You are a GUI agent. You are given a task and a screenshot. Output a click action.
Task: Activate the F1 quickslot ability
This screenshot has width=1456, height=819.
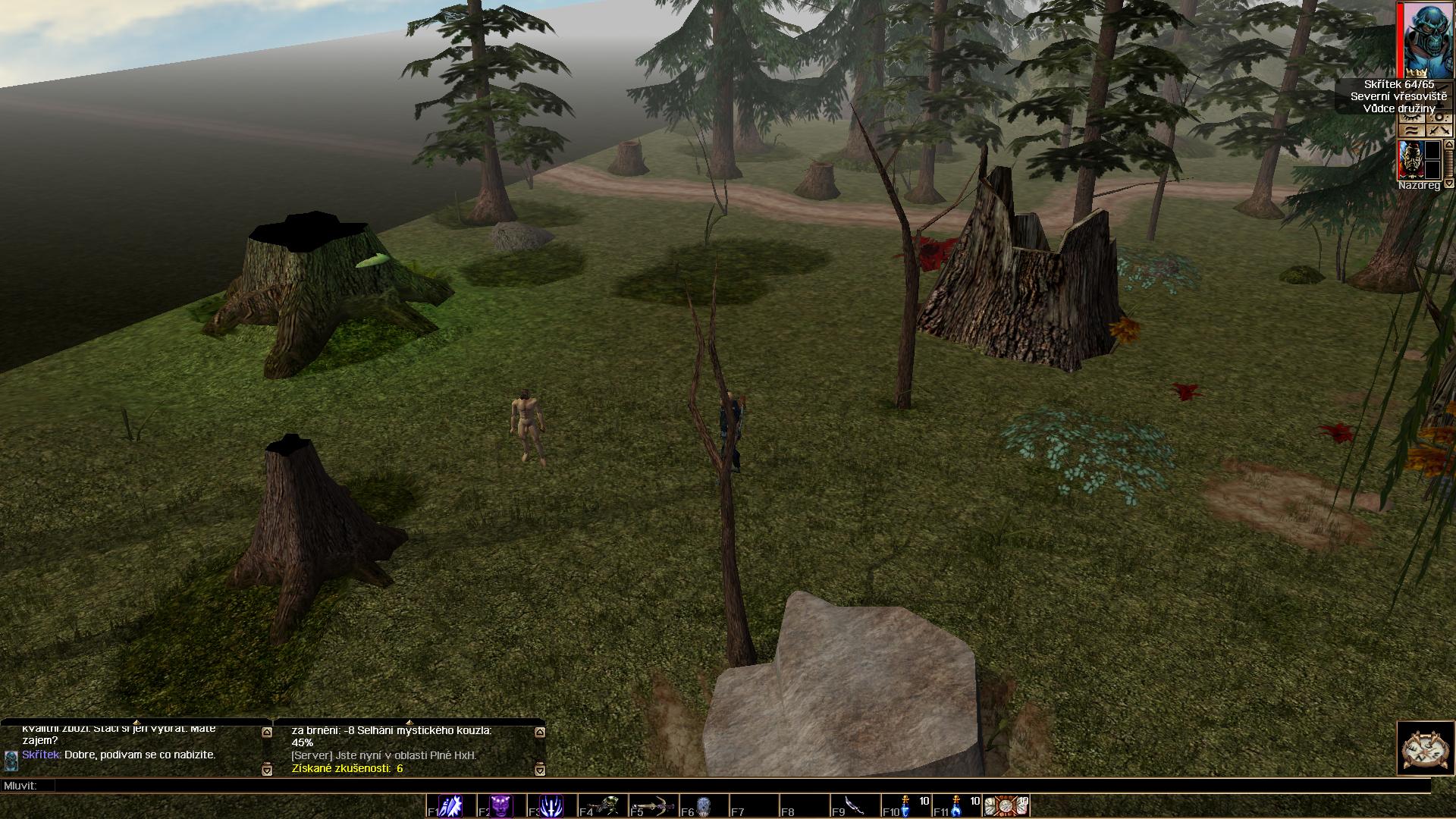point(450,805)
